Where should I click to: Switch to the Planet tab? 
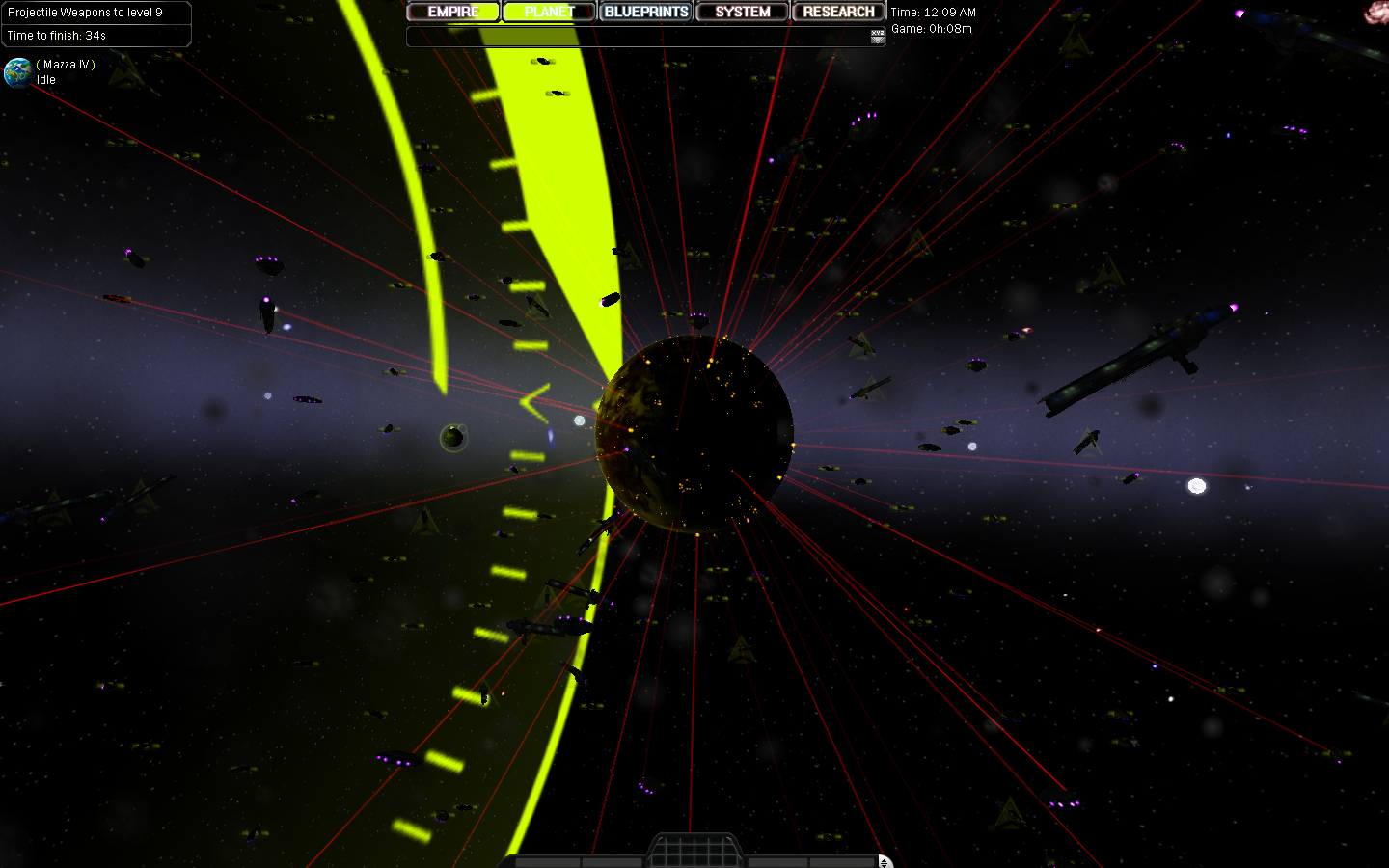[549, 12]
